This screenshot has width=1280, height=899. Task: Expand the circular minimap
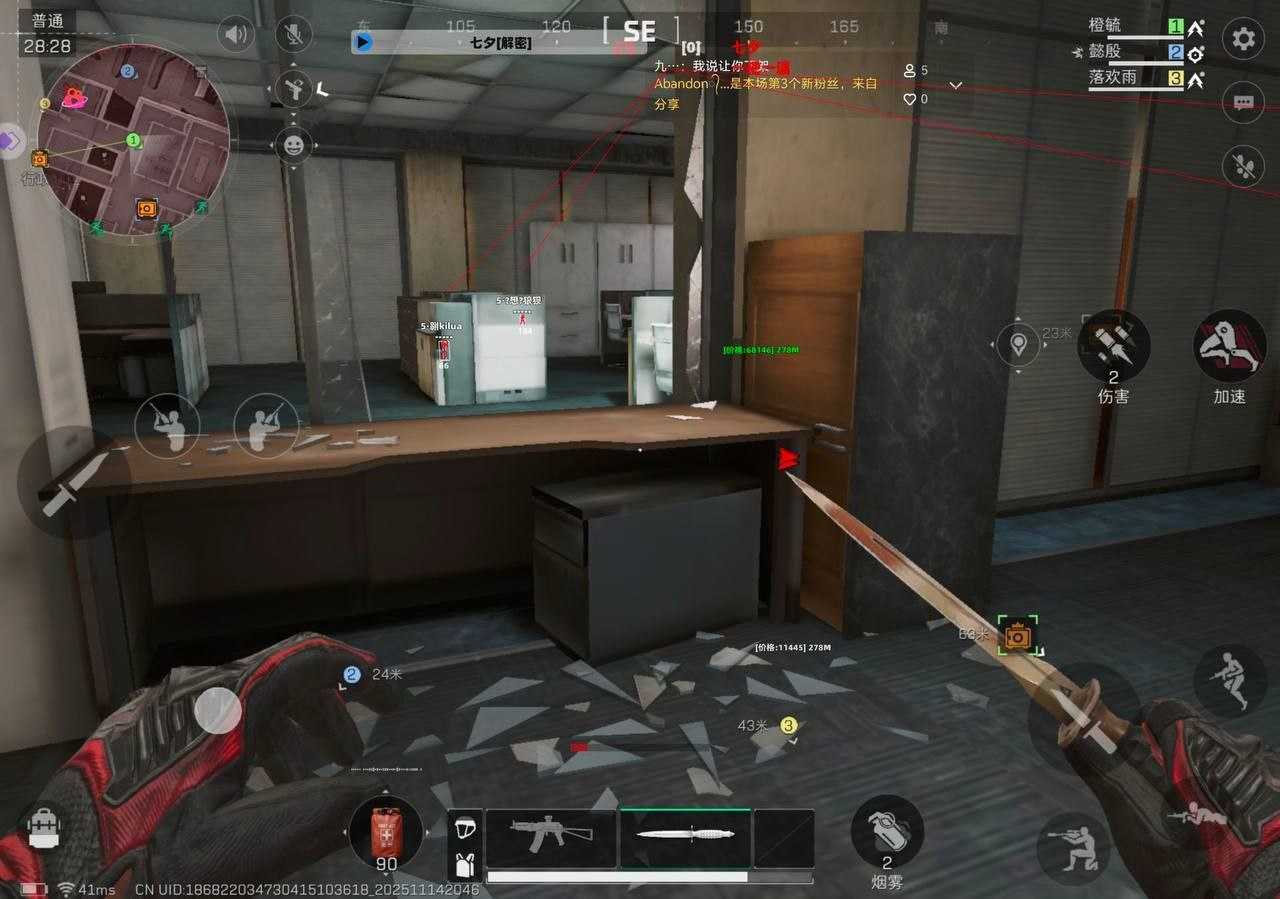pos(133,140)
